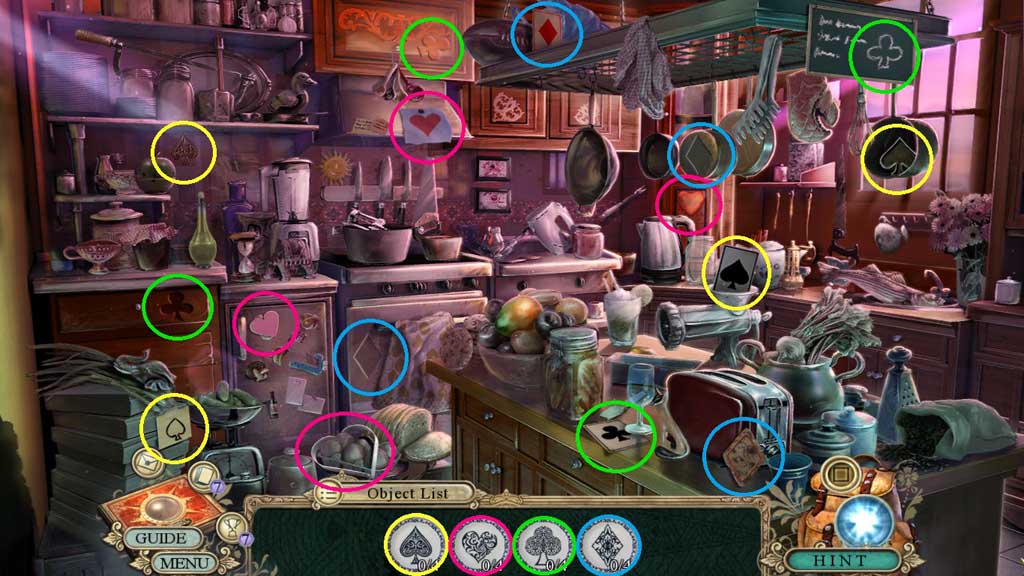Select the diamond token in object list
Image resolution: width=1024 pixels, height=576 pixels.
[x=607, y=545]
